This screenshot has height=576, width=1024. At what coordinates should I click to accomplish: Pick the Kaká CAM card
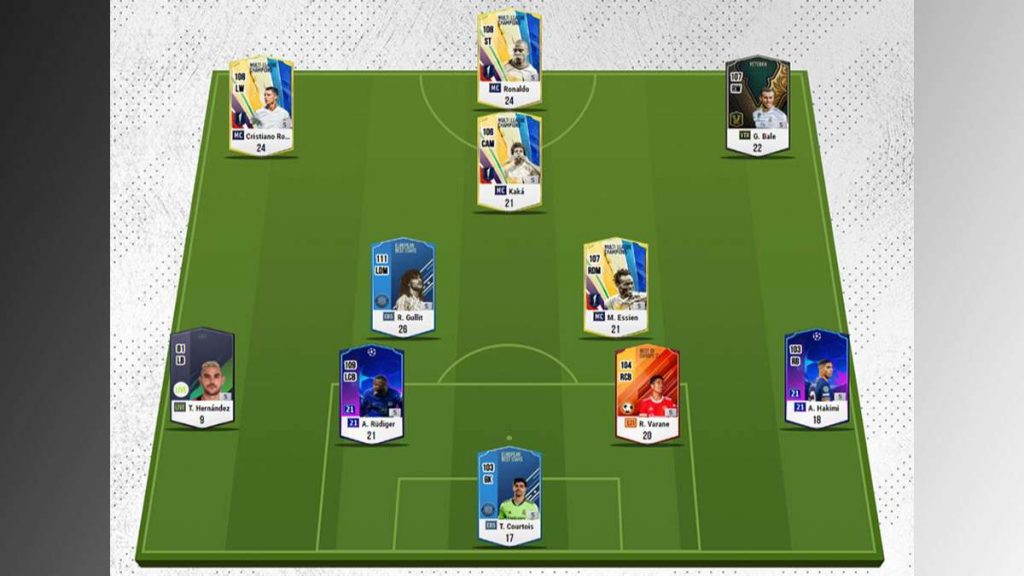pyautogui.click(x=509, y=161)
